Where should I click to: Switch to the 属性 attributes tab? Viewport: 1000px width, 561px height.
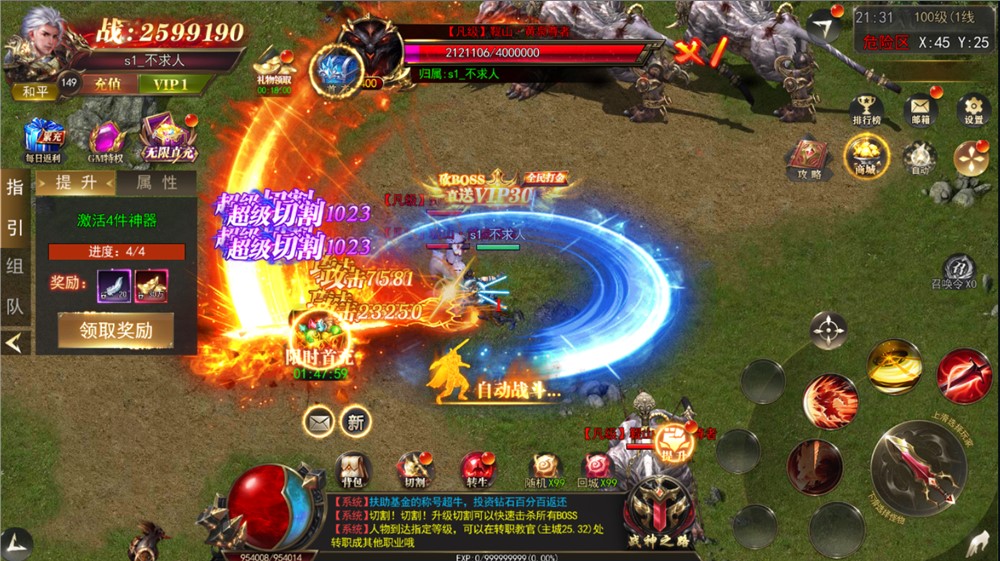pyautogui.click(x=156, y=182)
